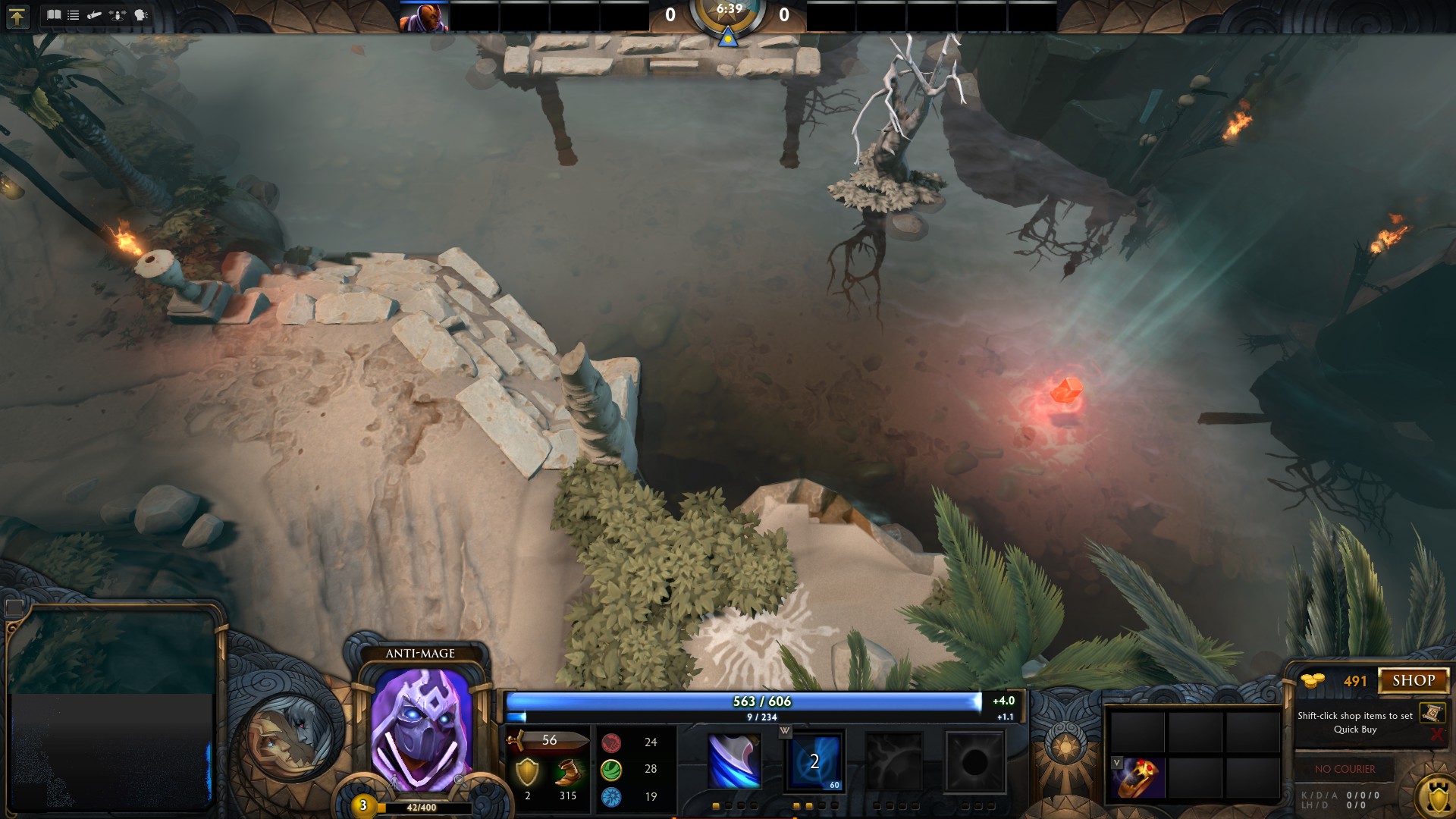Select Anti-Mage's portrait in the top bar
1456x819 pixels.
pyautogui.click(x=424, y=17)
